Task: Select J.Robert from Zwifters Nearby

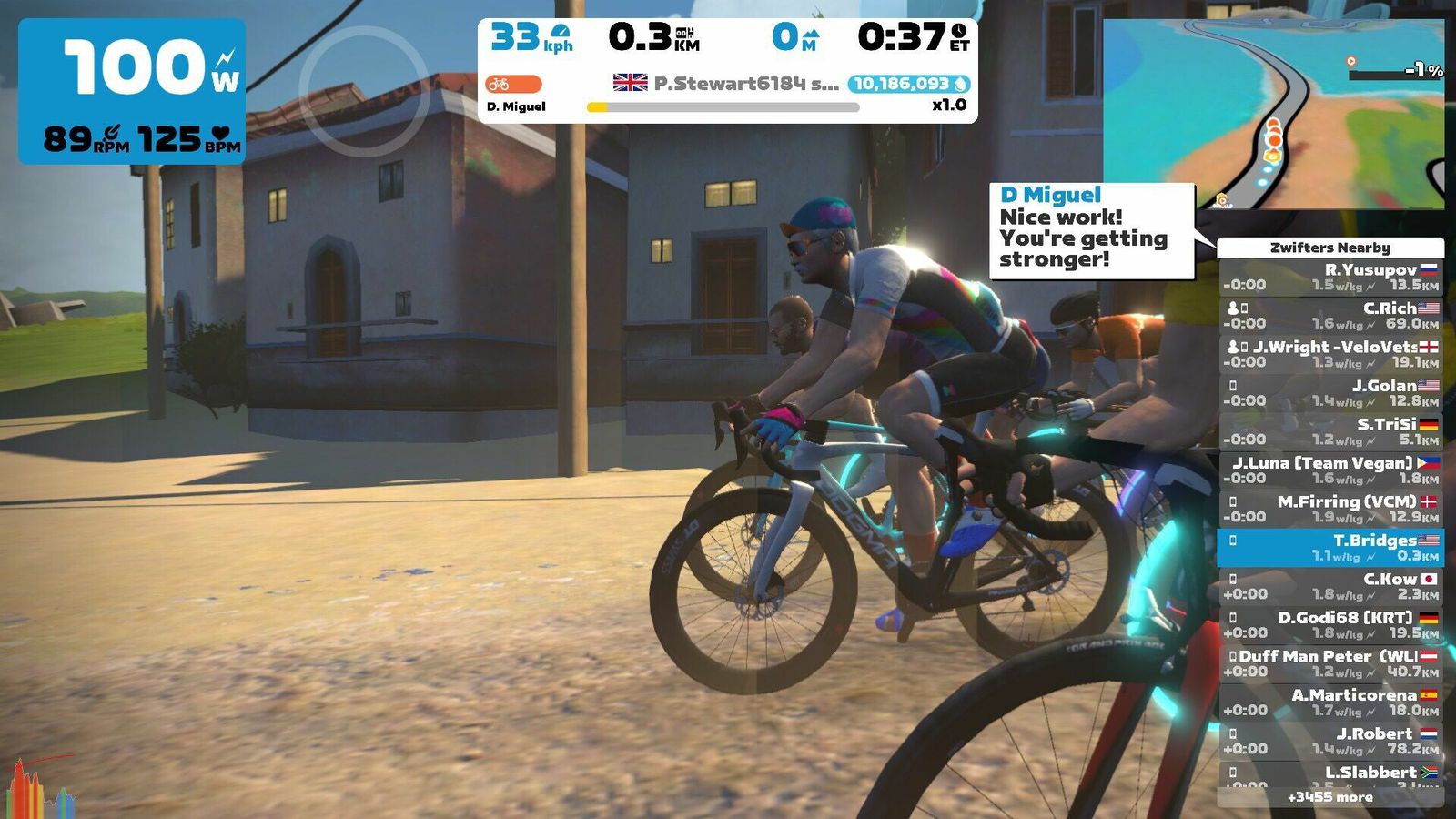Action: (1330, 741)
